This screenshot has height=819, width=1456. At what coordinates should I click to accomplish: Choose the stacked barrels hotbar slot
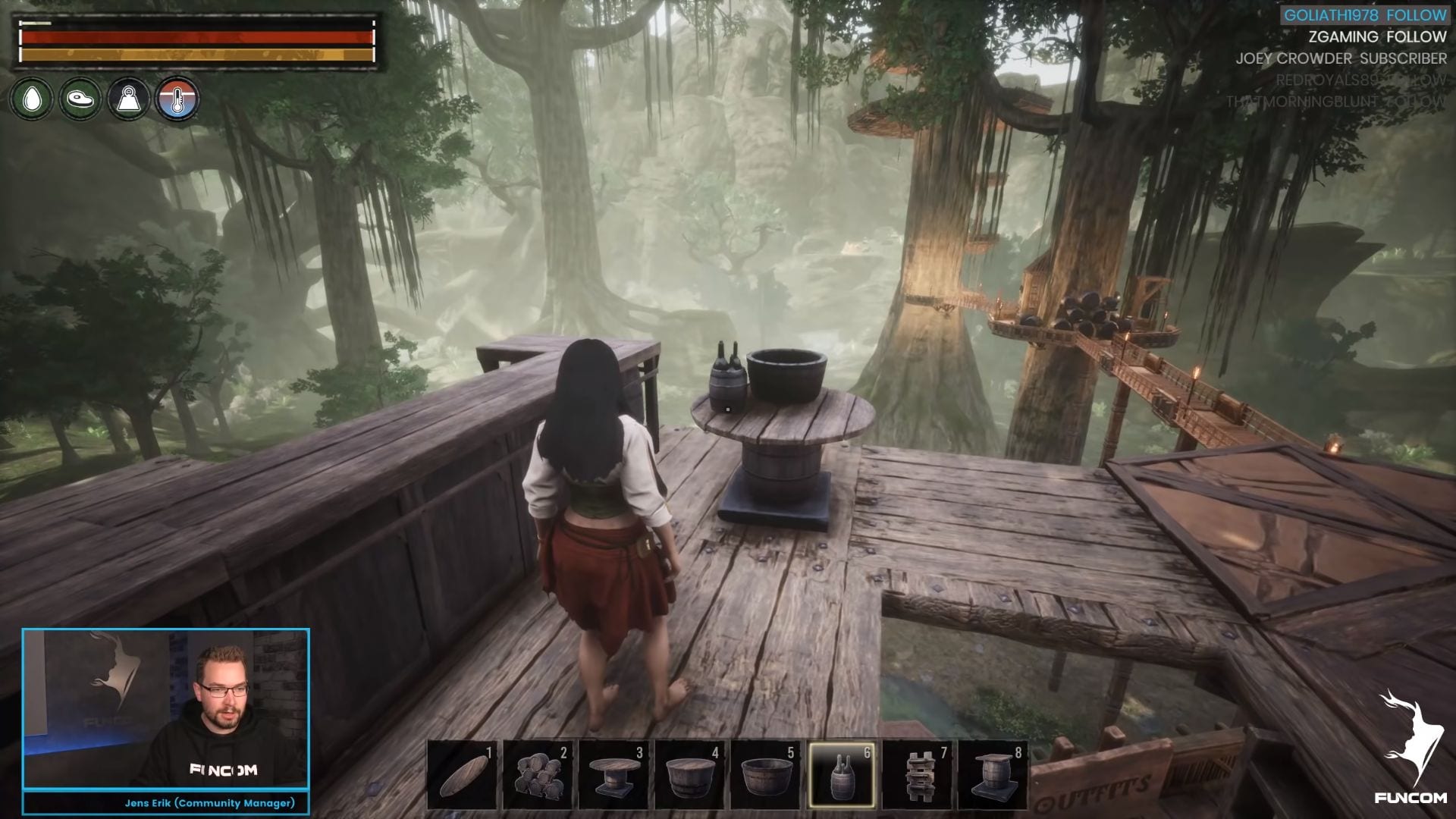[x=538, y=775]
